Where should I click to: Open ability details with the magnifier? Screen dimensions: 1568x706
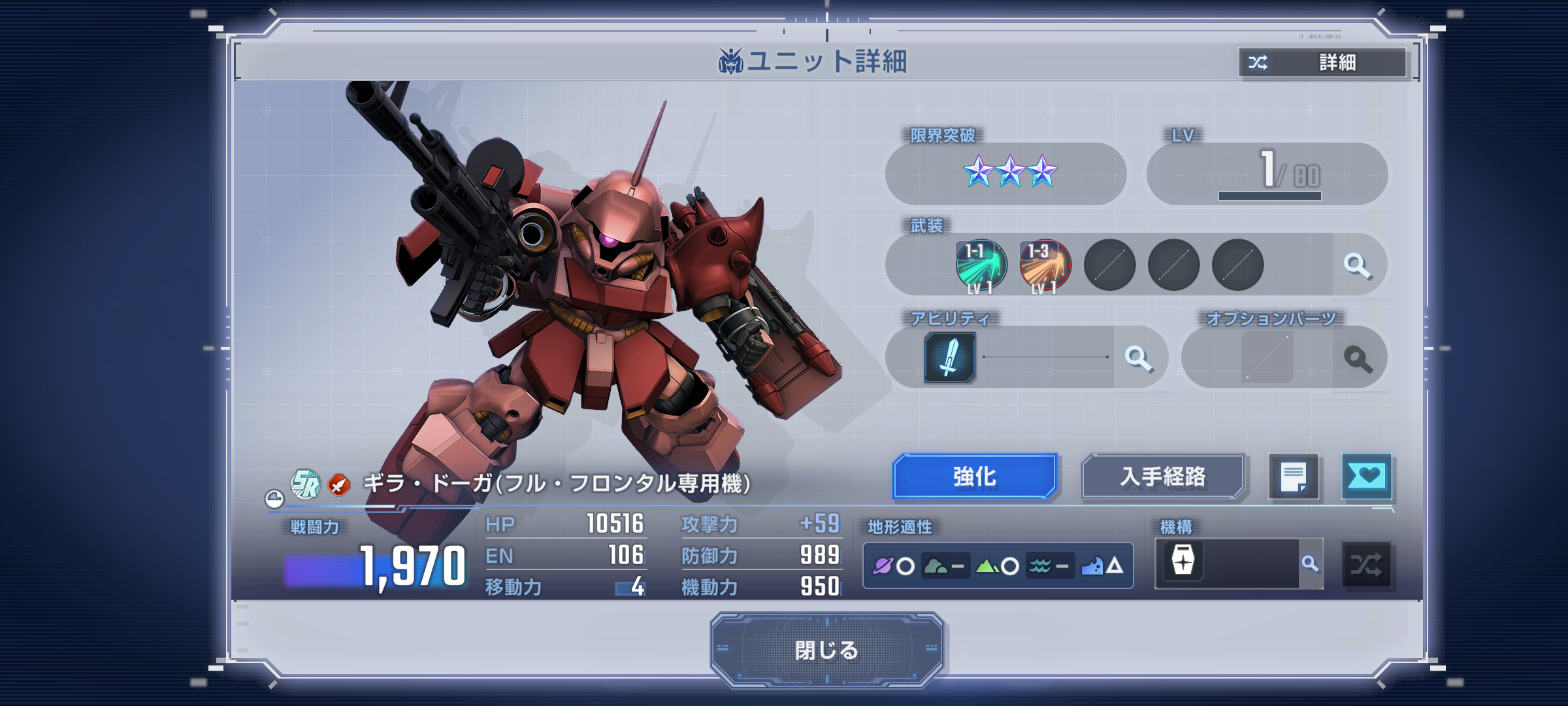[1138, 358]
